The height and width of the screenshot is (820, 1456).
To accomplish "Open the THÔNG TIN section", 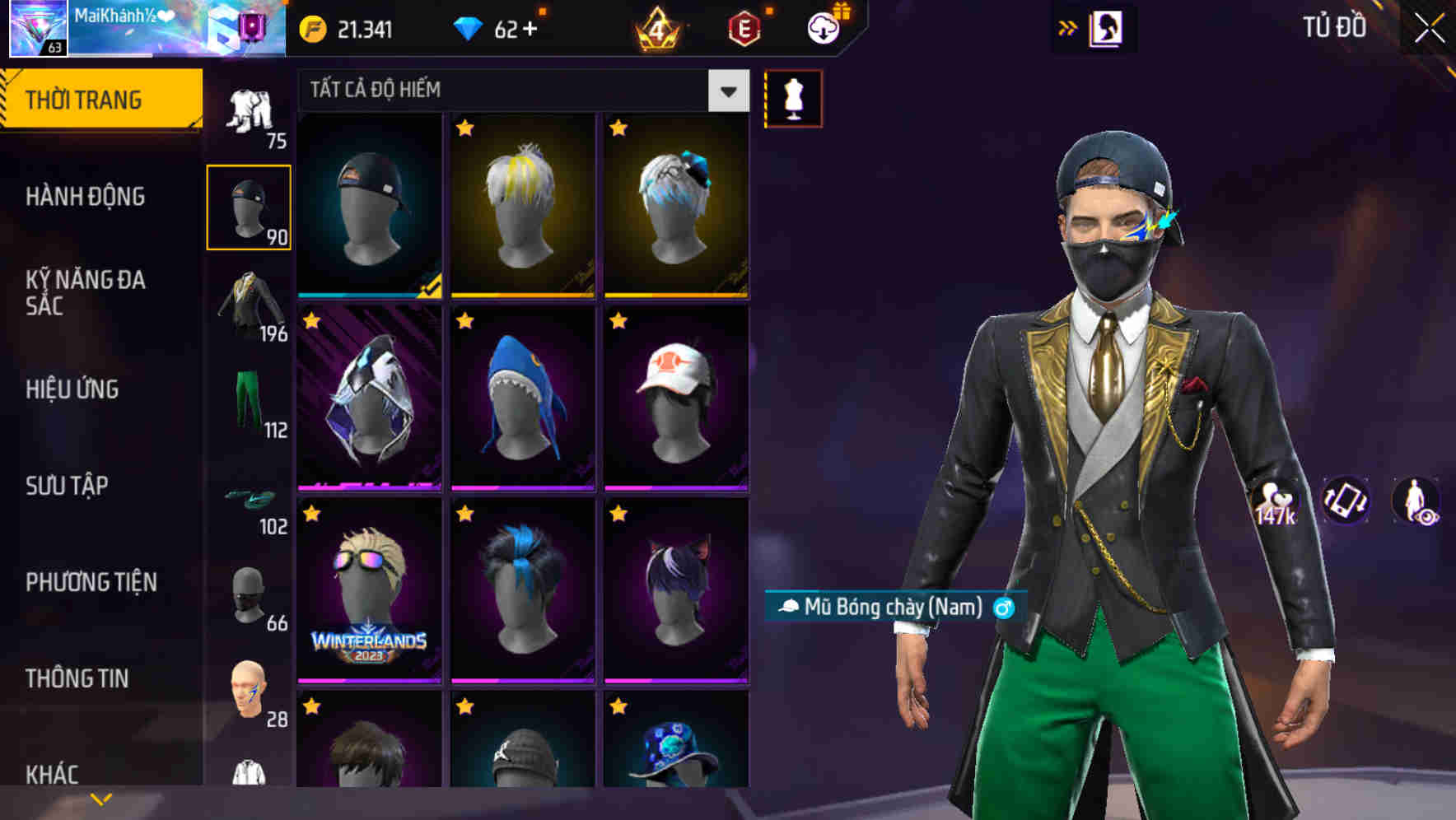I will point(78,678).
